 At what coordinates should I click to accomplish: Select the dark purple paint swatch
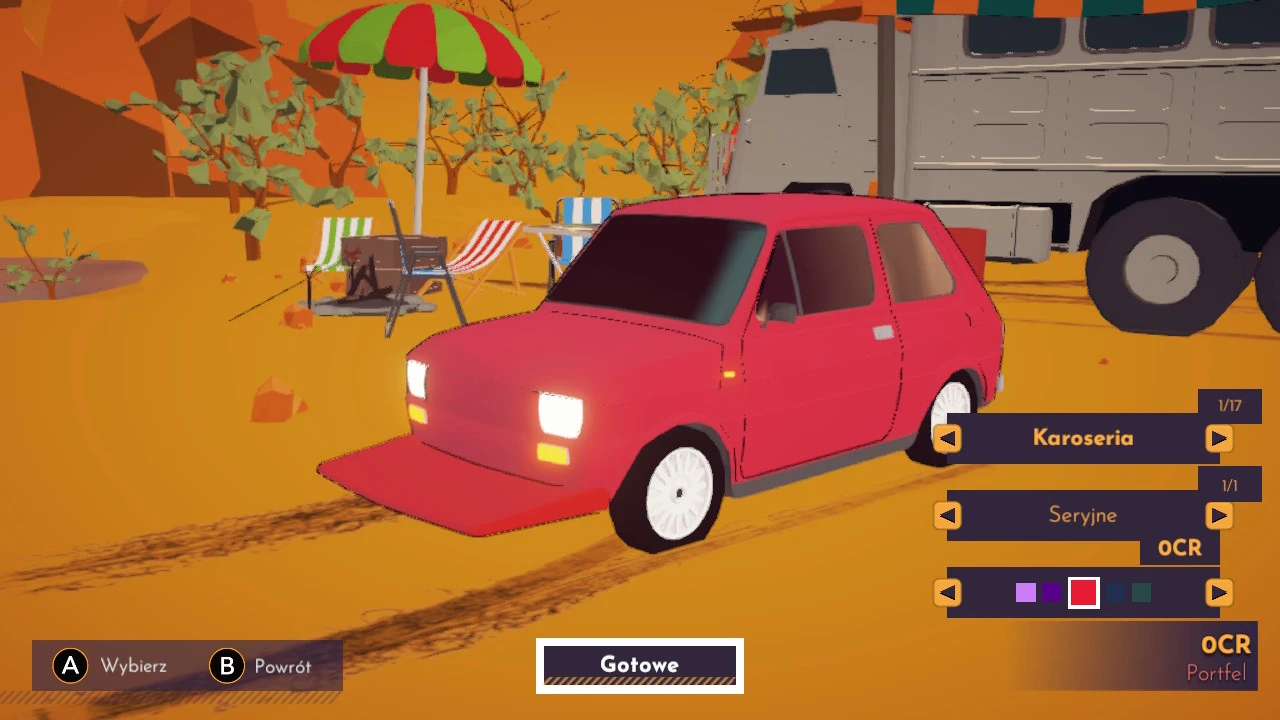1053,592
